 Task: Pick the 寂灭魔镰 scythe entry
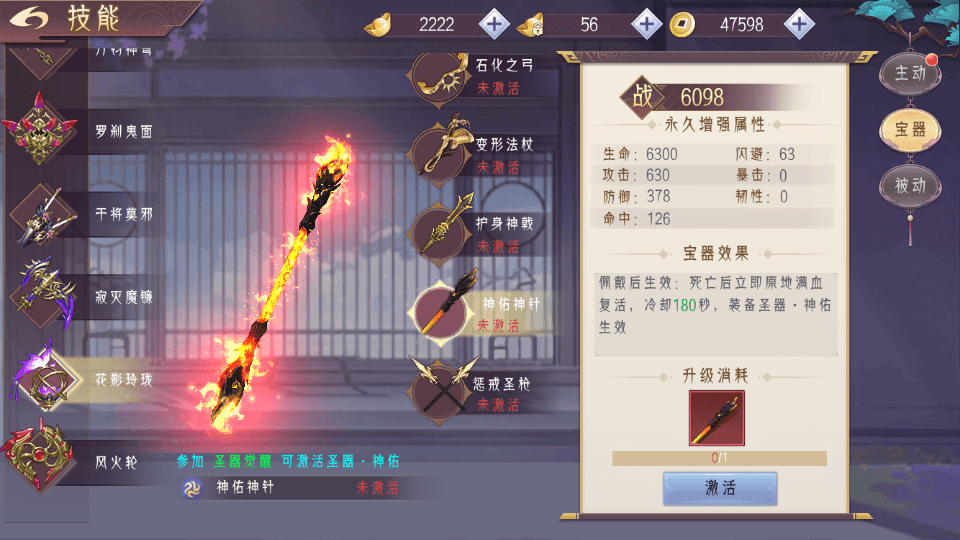click(x=90, y=297)
